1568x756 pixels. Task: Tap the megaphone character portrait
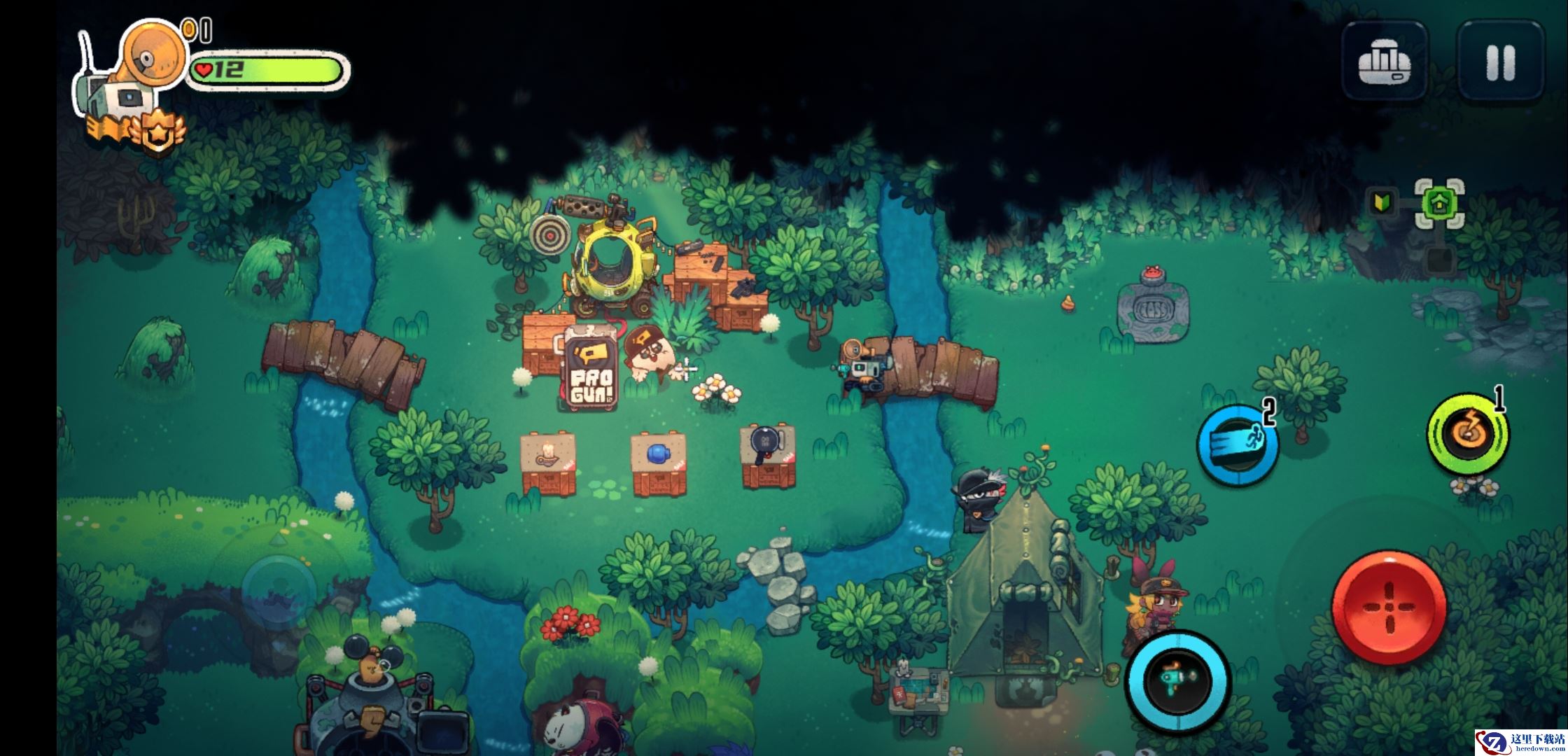pos(152,55)
